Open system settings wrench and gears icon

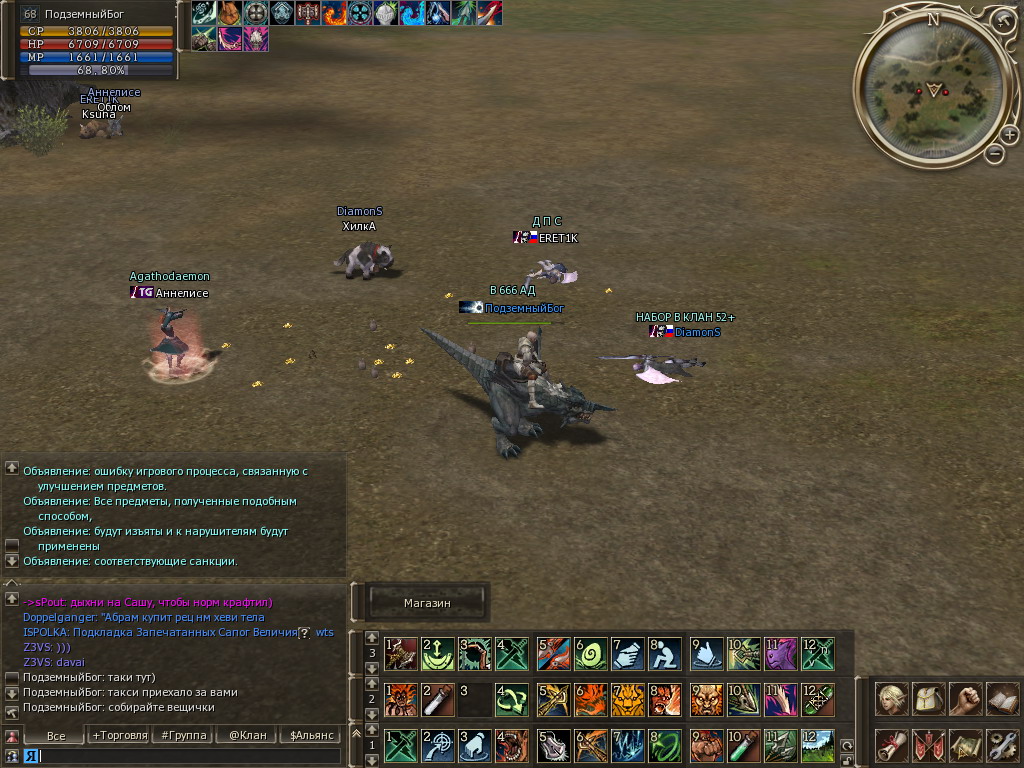click(1002, 745)
